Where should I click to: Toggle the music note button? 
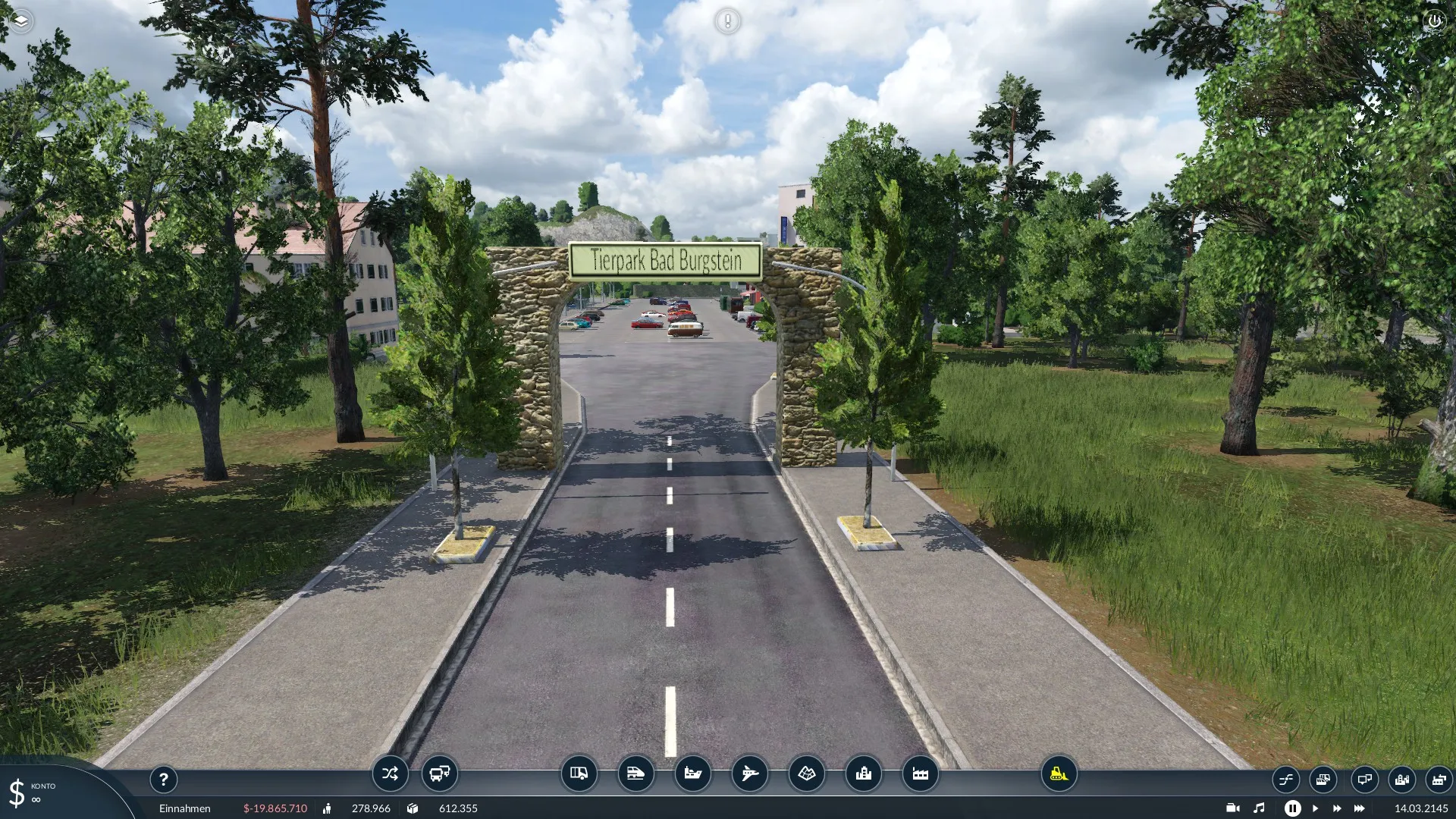1259,808
